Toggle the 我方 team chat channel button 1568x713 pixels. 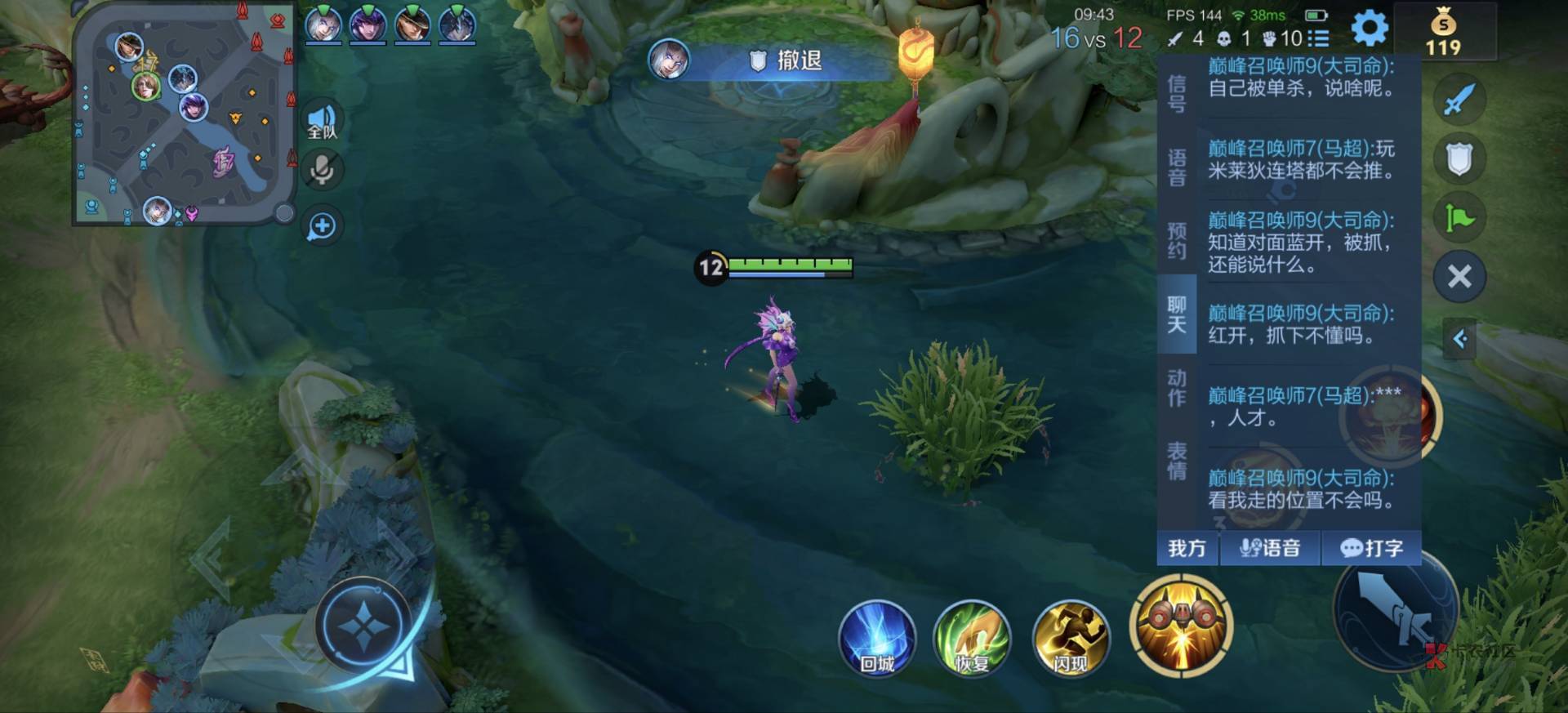coord(1187,548)
